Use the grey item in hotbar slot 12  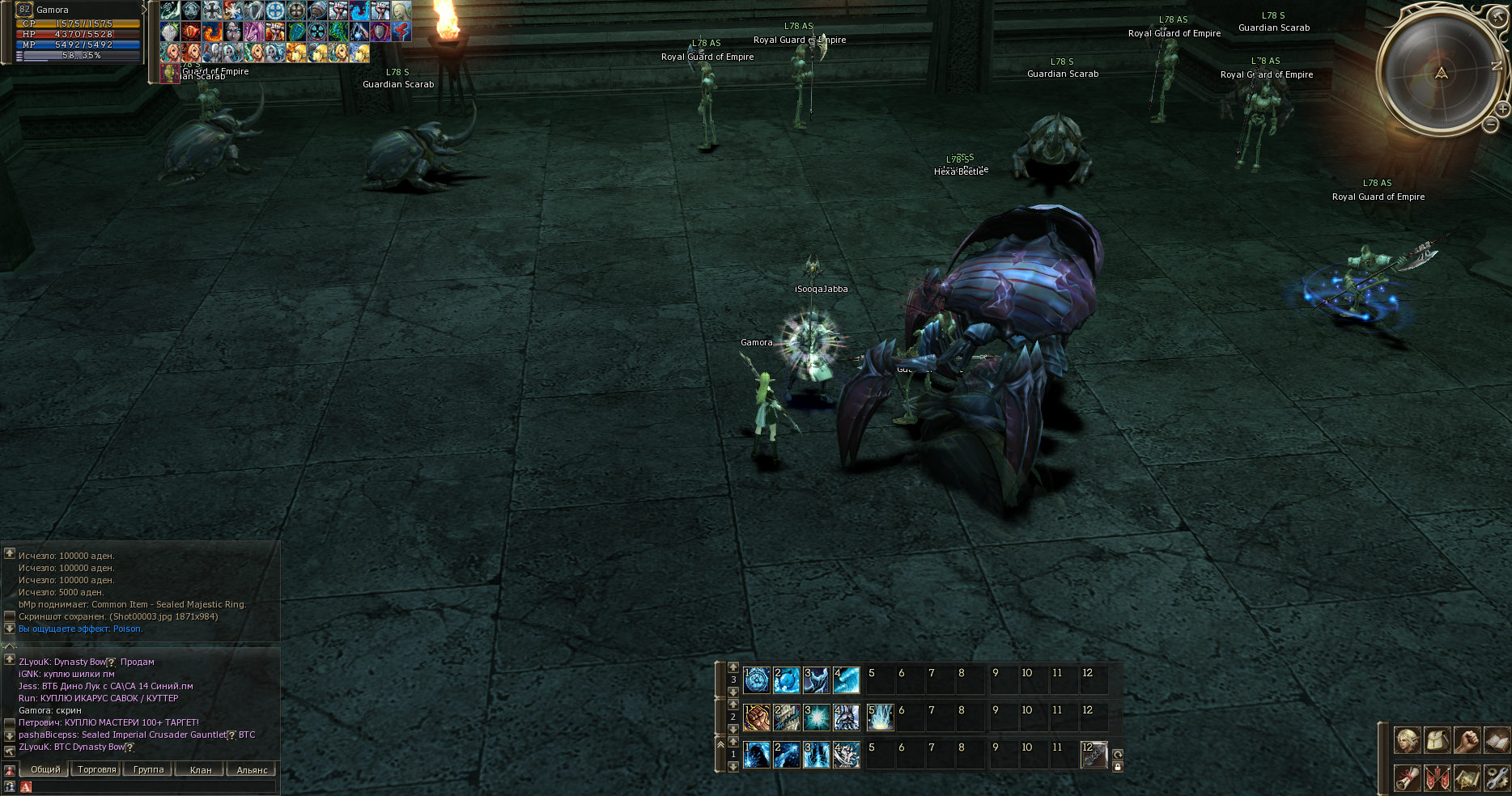(1094, 755)
